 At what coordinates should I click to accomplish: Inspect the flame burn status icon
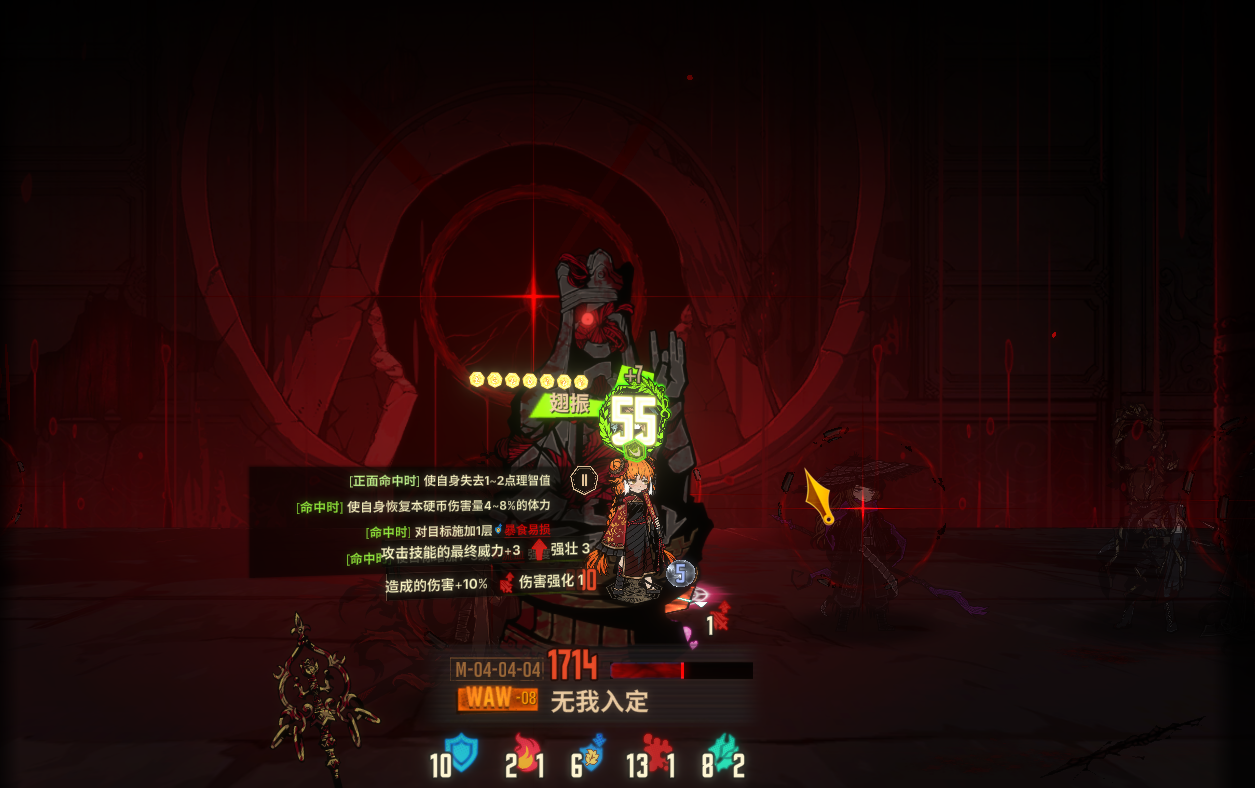[x=525, y=753]
